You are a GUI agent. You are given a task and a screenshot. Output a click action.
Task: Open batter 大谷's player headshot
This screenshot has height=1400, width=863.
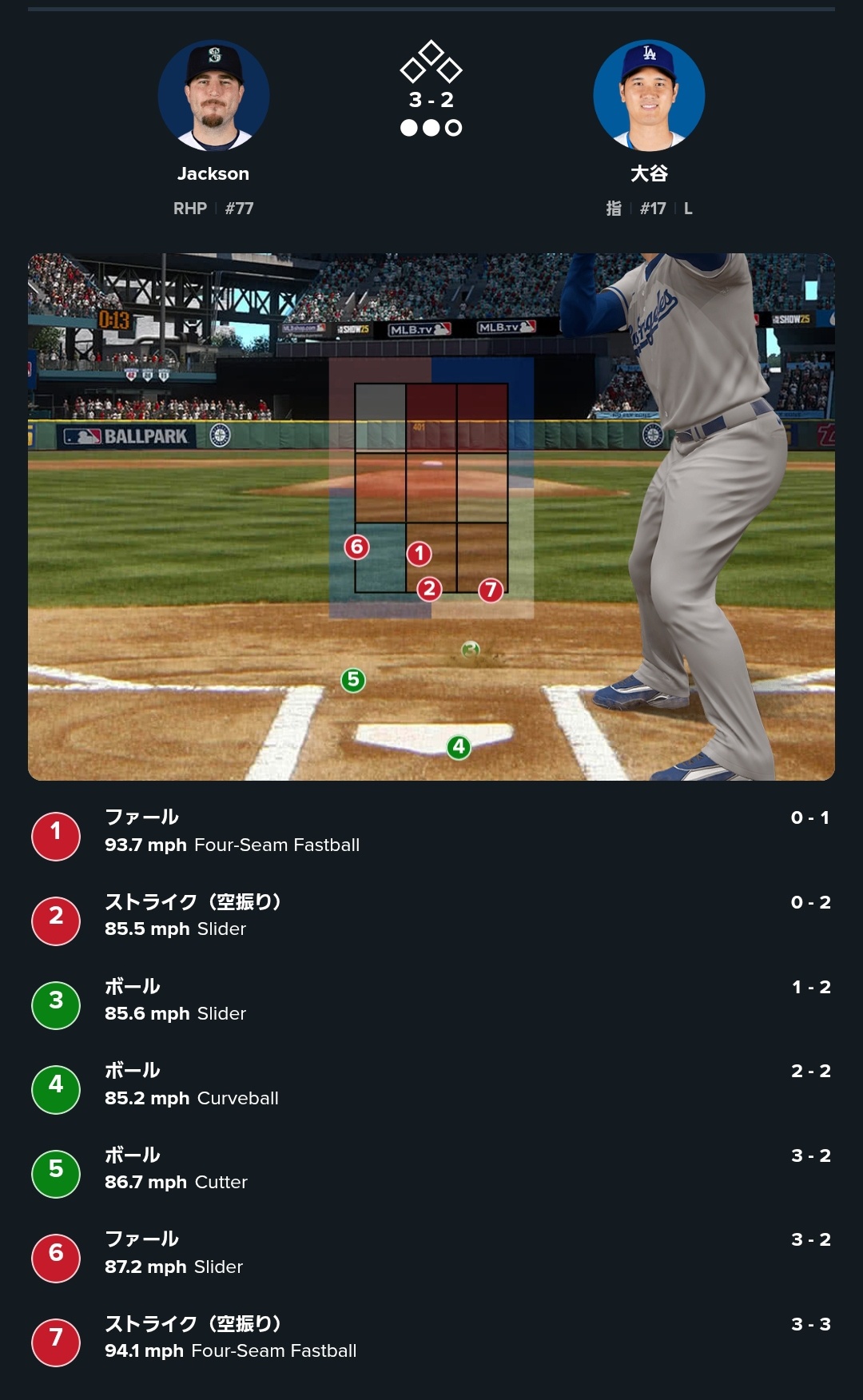649,96
